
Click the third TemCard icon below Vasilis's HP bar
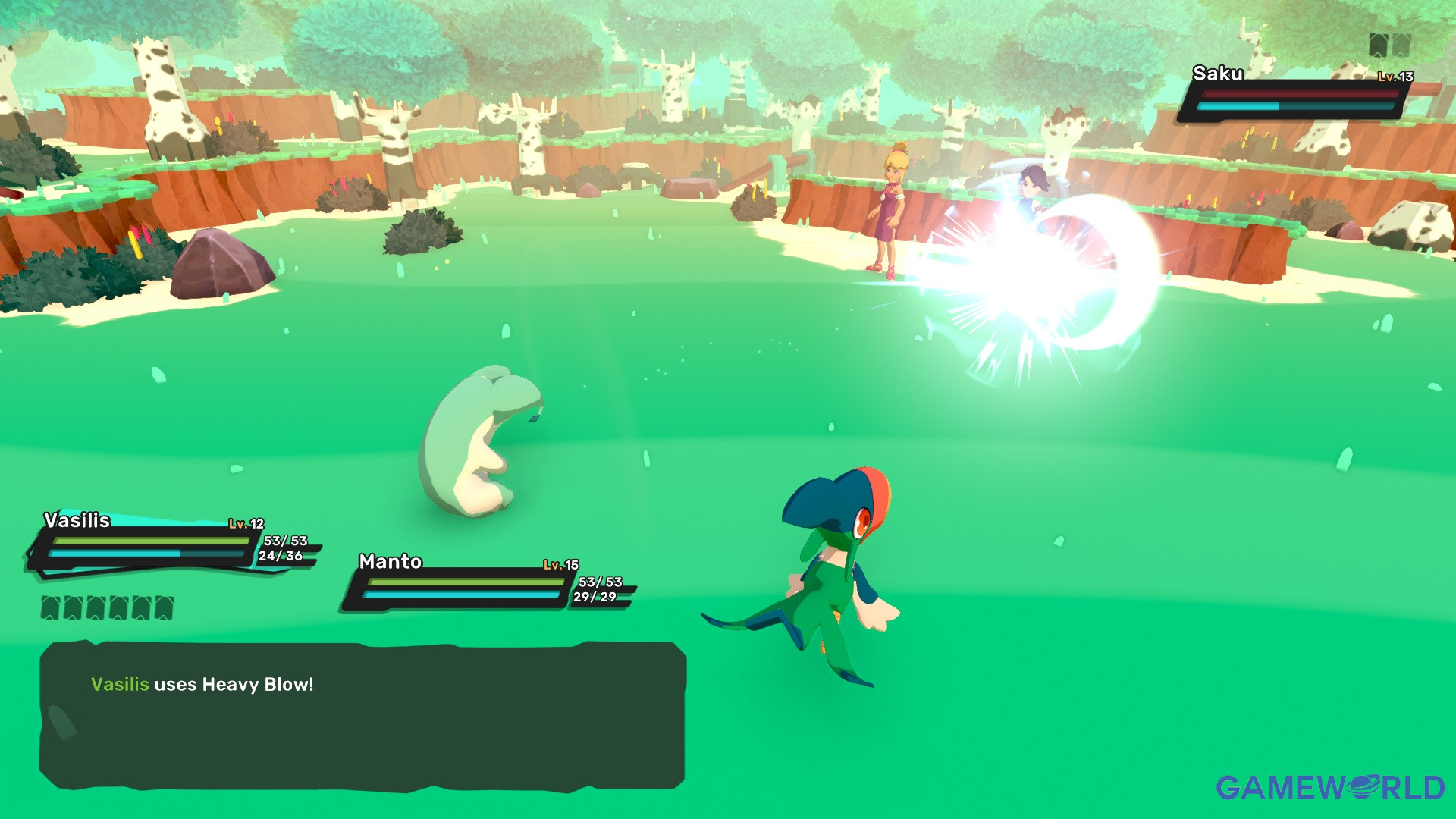point(95,607)
